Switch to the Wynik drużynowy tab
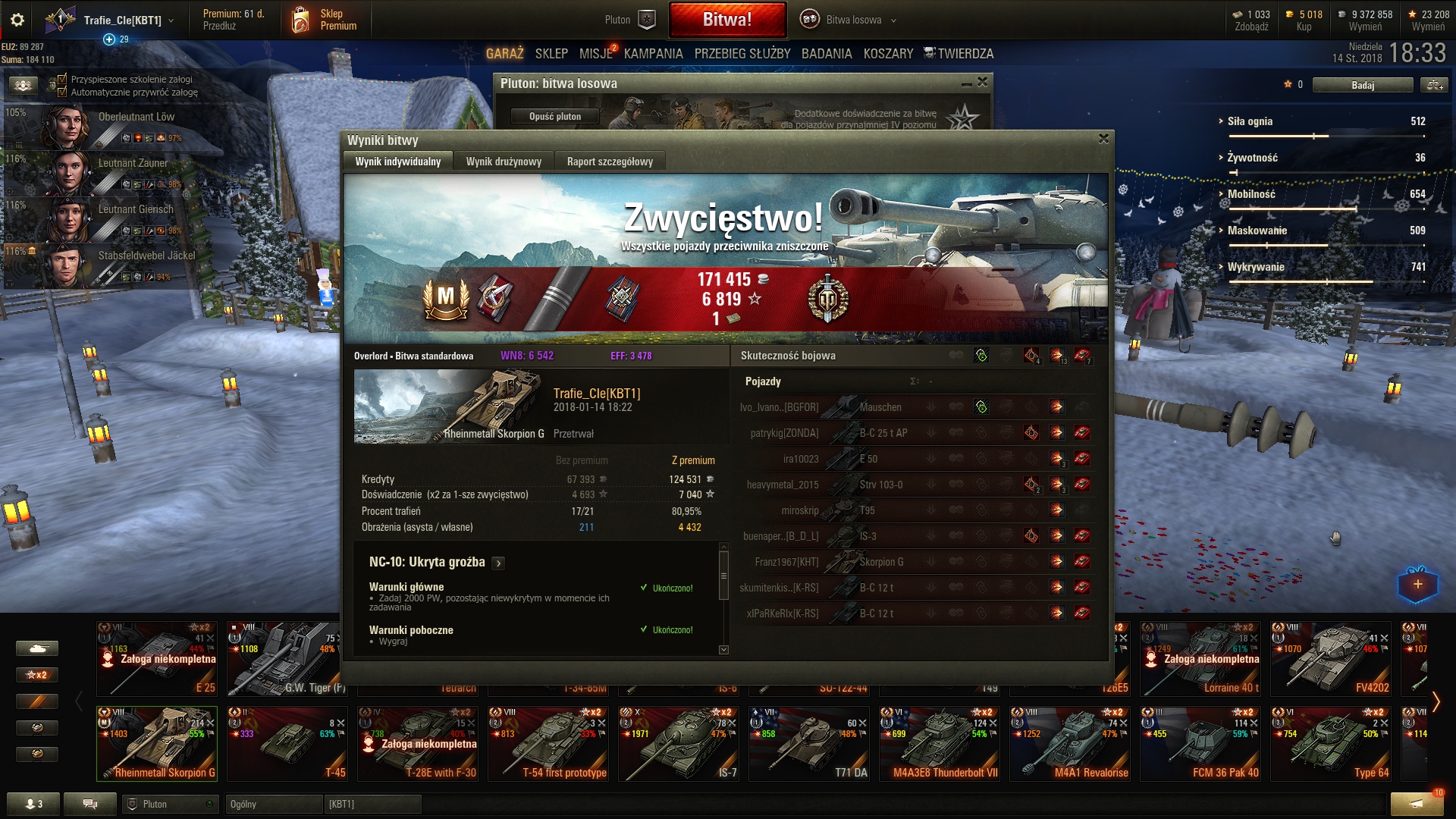 point(504,162)
